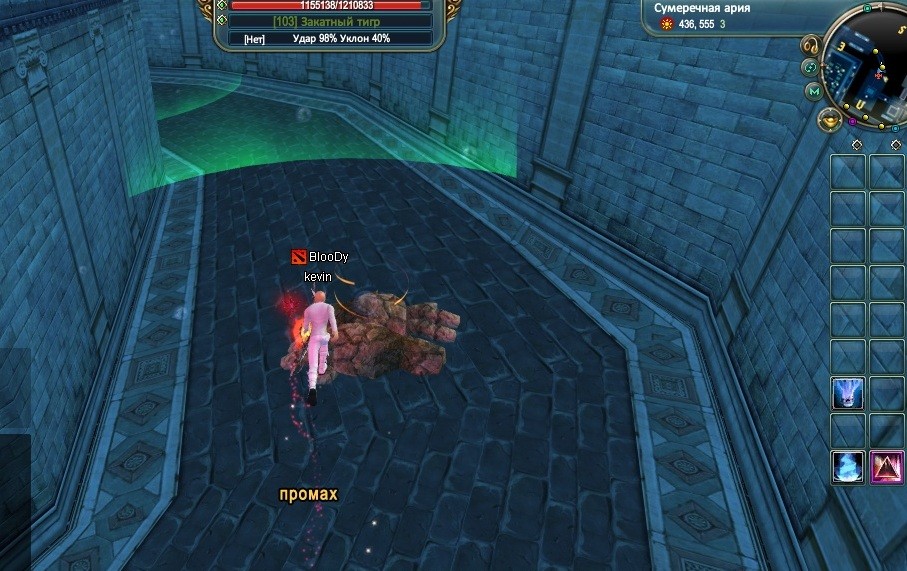Image resolution: width=907 pixels, height=571 pixels.
Task: Open the map with the green M button
Action: 814,92
